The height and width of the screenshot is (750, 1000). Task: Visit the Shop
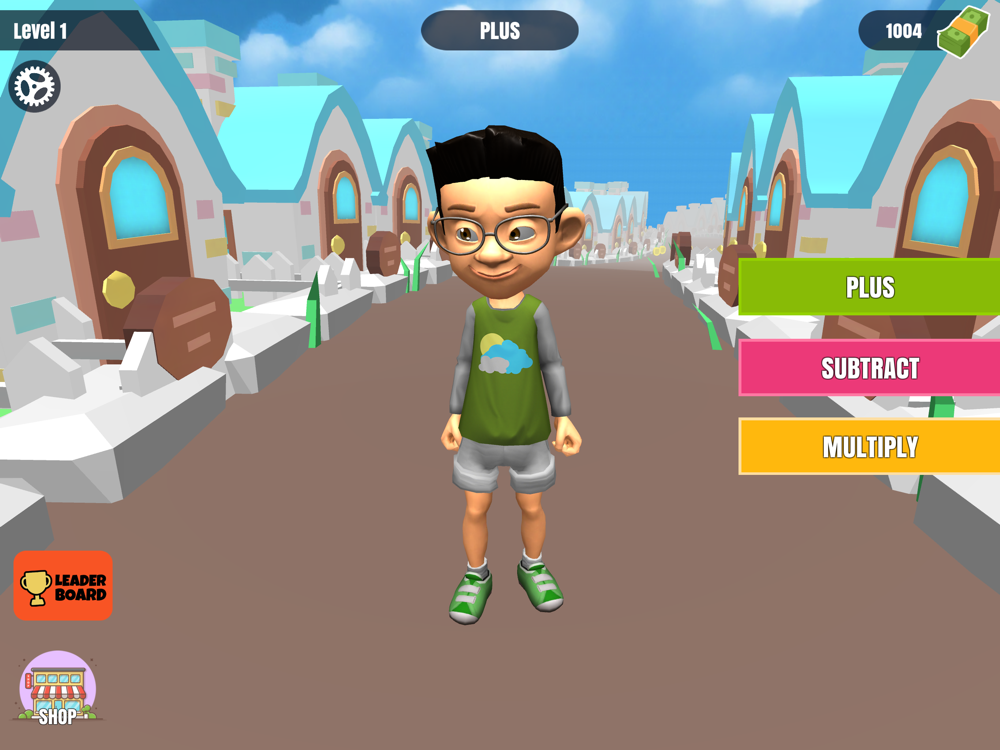tap(58, 689)
